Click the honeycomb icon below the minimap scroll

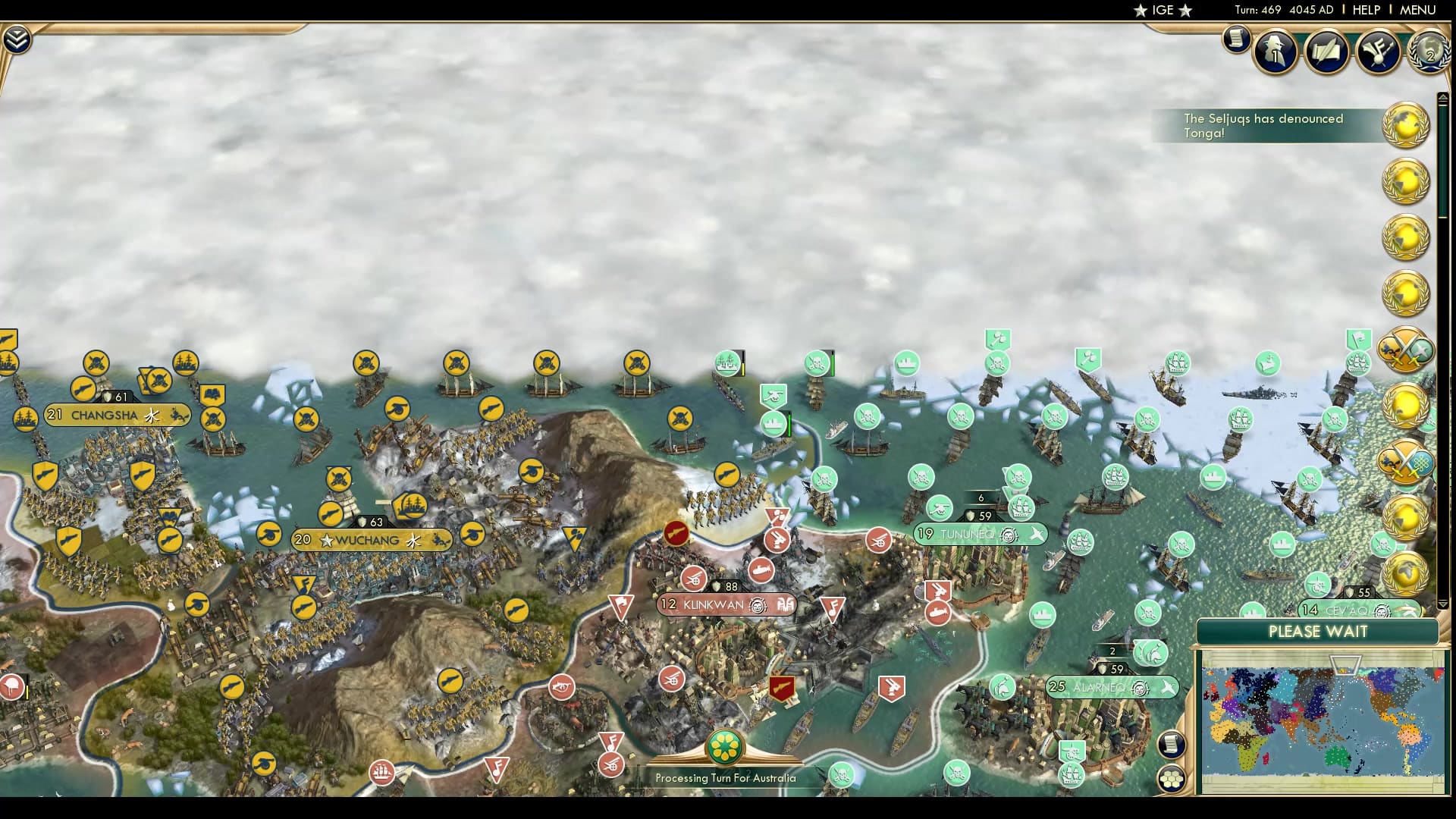click(1173, 777)
